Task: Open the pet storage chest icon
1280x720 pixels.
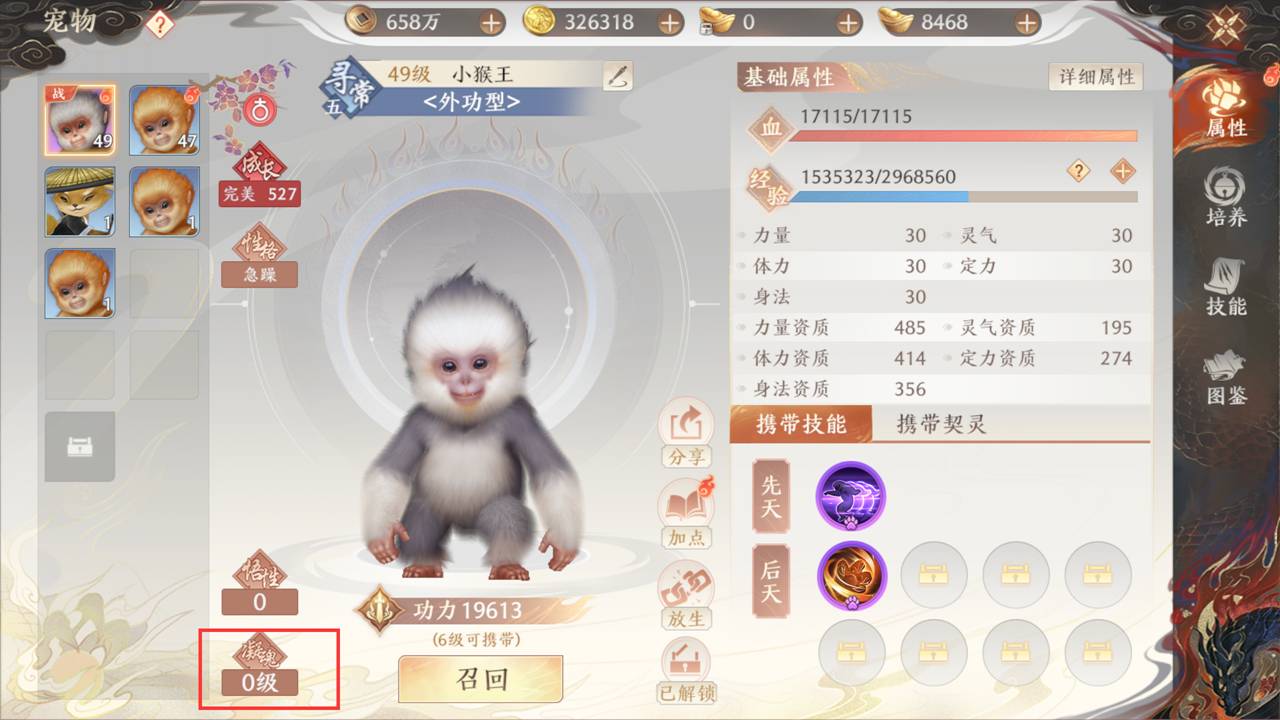Action: click(x=80, y=447)
